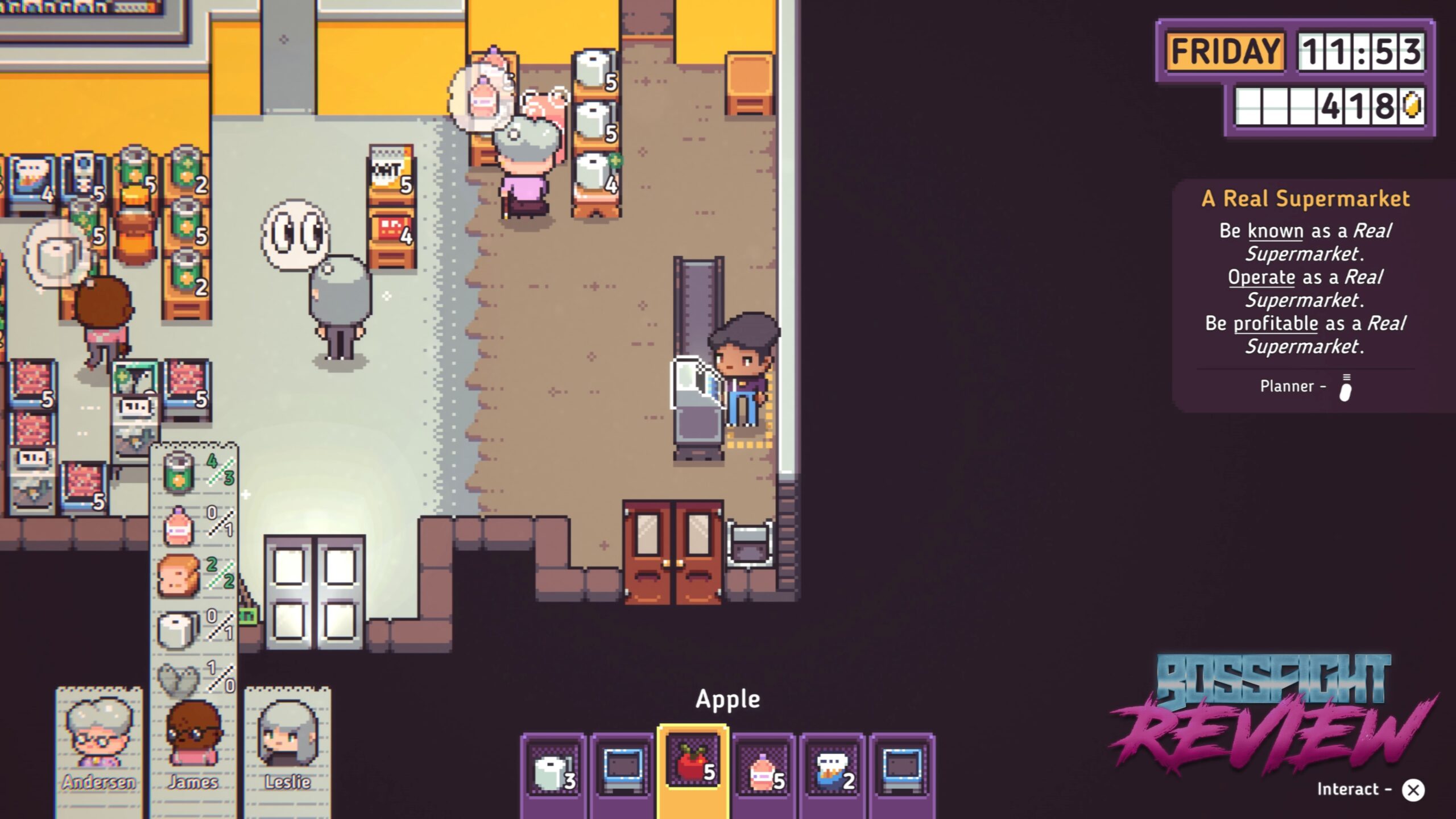Pick the blue jar hotbar slot
The image size is (1456, 819).
833,771
